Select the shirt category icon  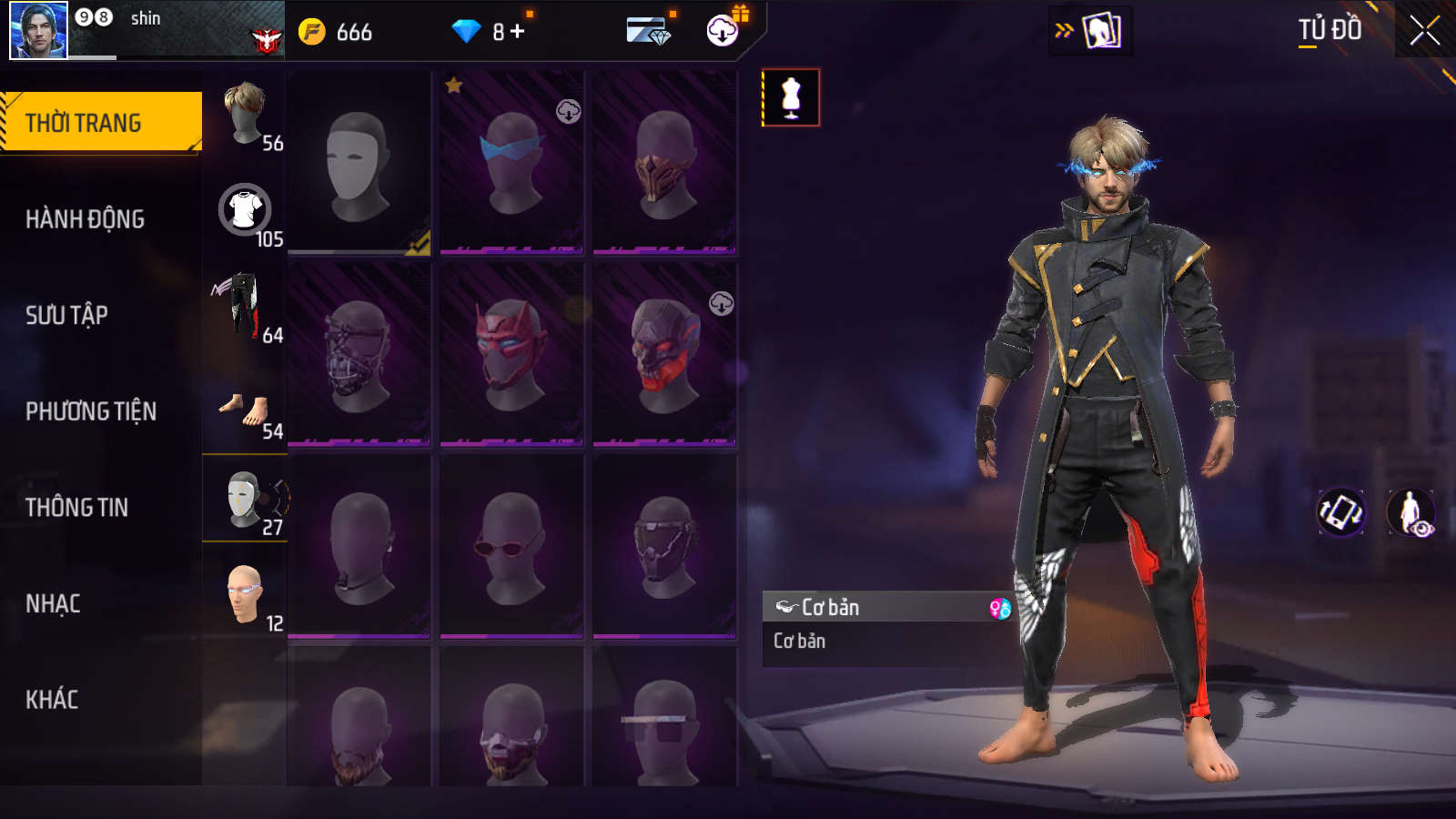coord(245,211)
